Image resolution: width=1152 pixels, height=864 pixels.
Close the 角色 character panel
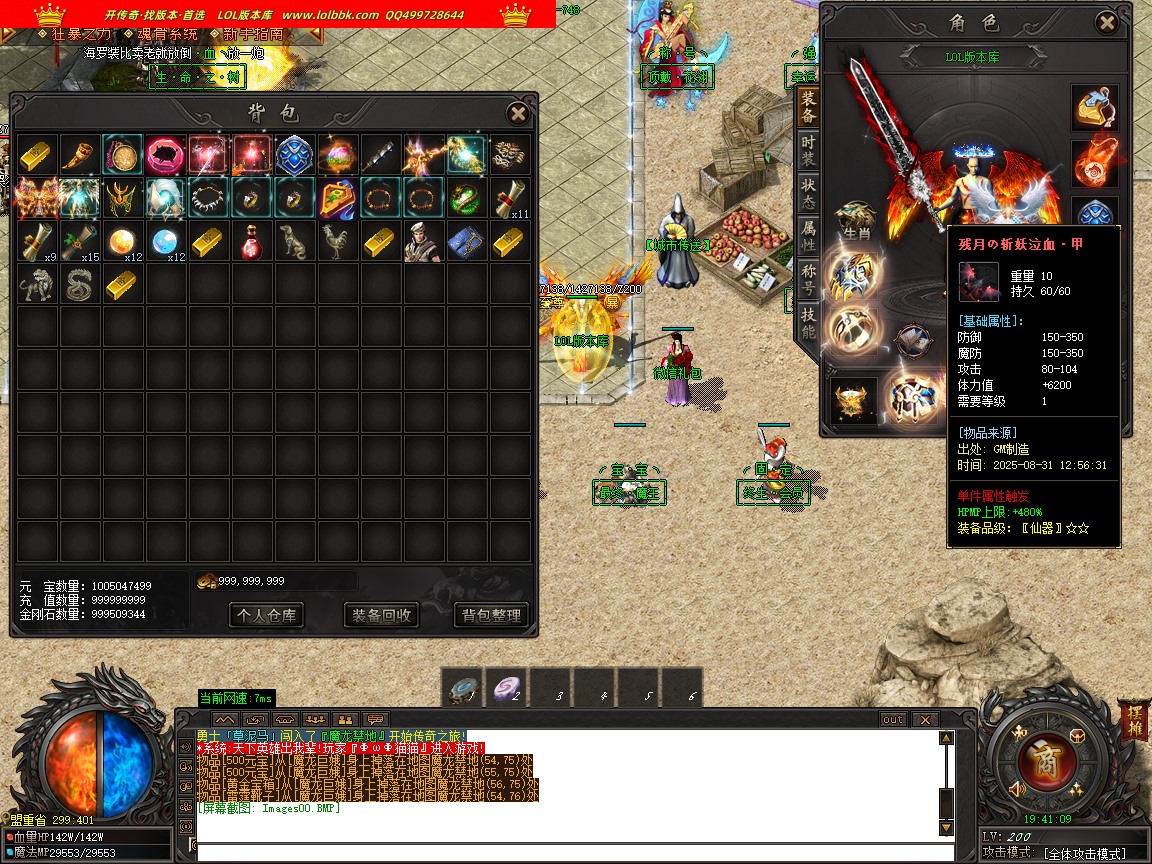1106,23
